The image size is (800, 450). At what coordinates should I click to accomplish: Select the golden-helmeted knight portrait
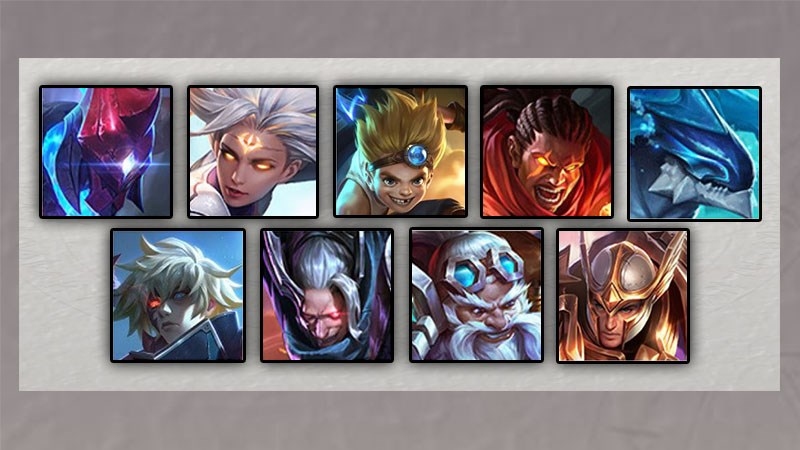[623, 295]
